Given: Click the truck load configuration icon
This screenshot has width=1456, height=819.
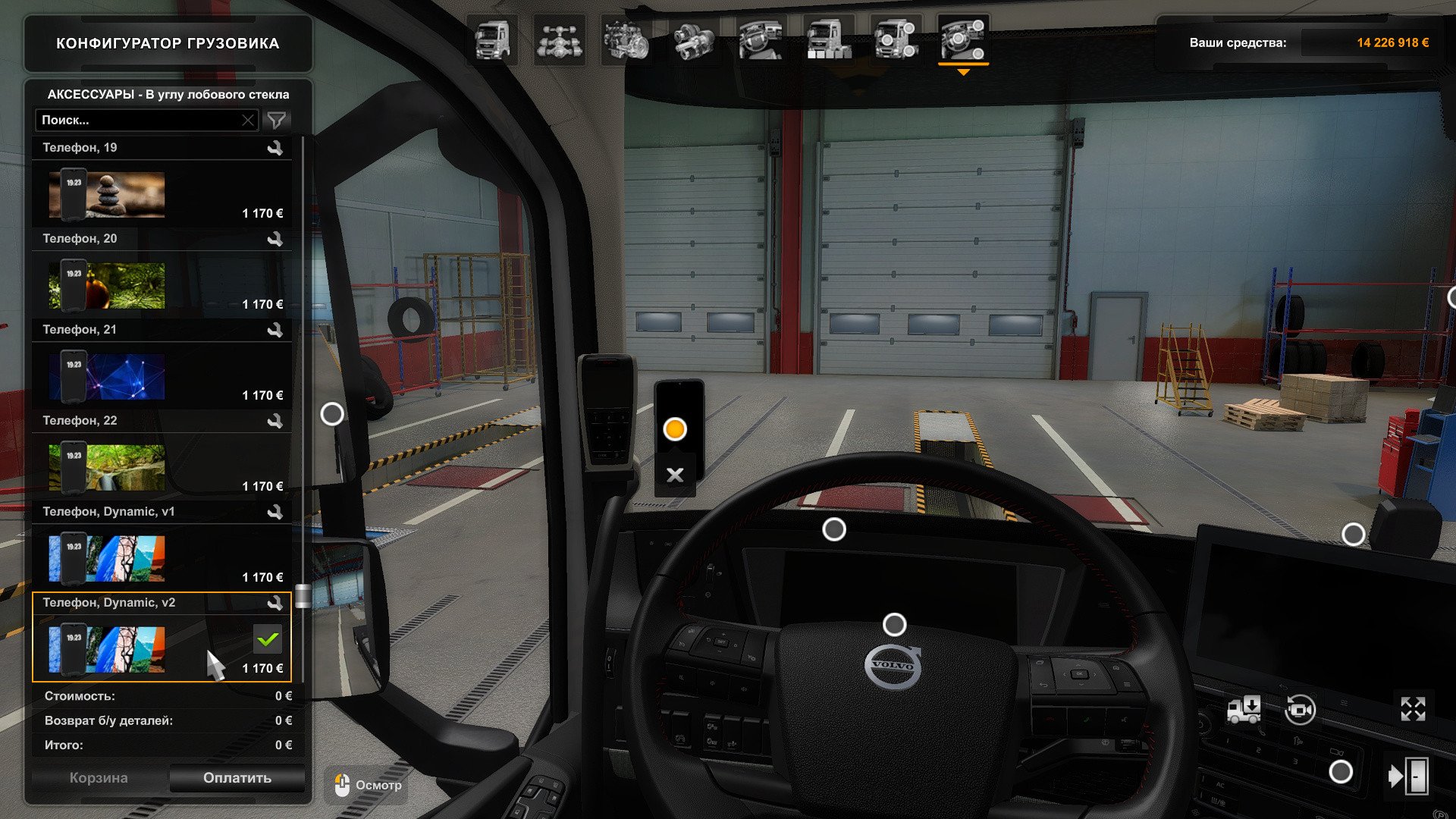Looking at the screenshot, I should tap(1244, 710).
